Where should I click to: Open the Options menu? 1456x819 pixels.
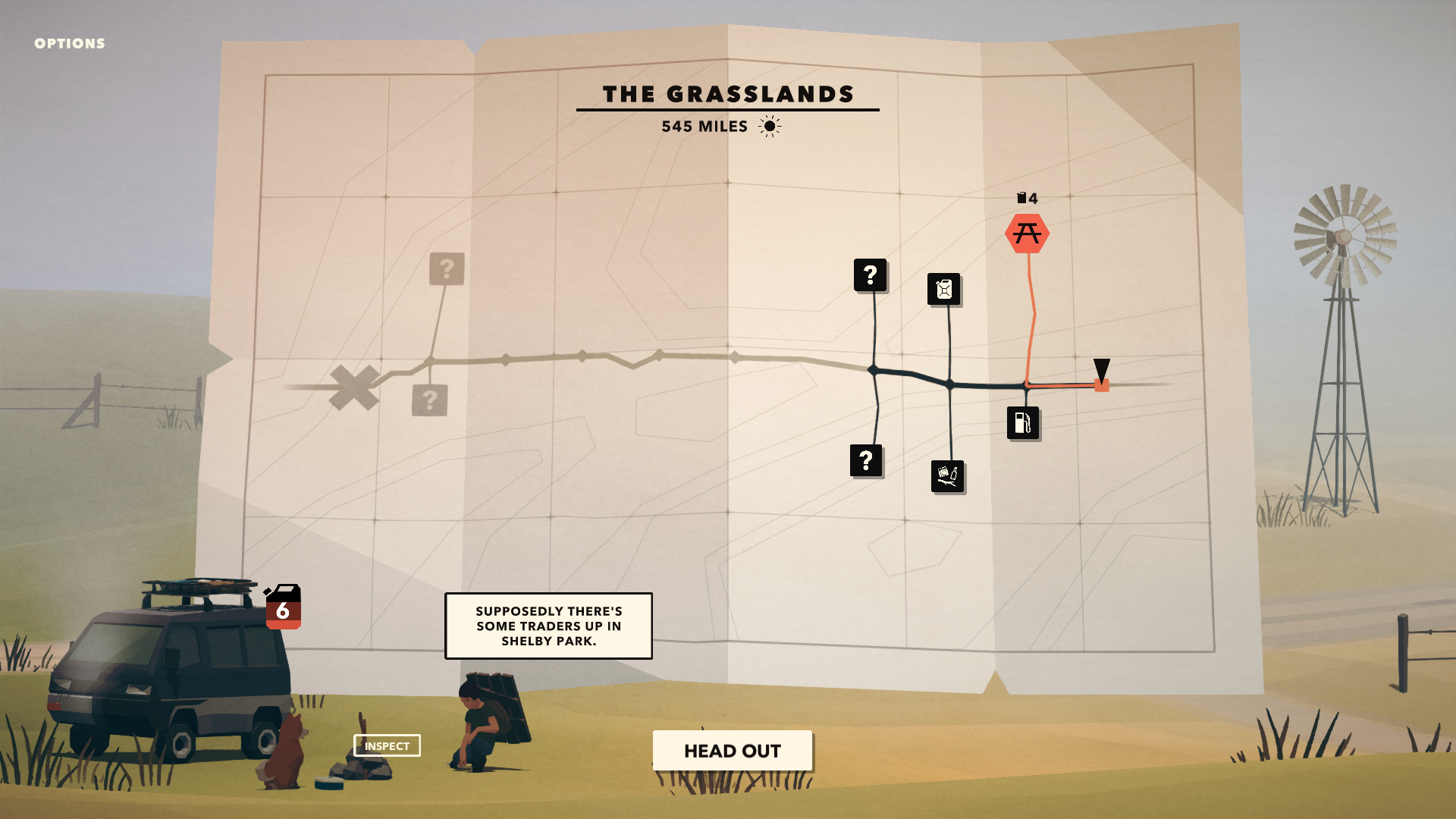(70, 44)
